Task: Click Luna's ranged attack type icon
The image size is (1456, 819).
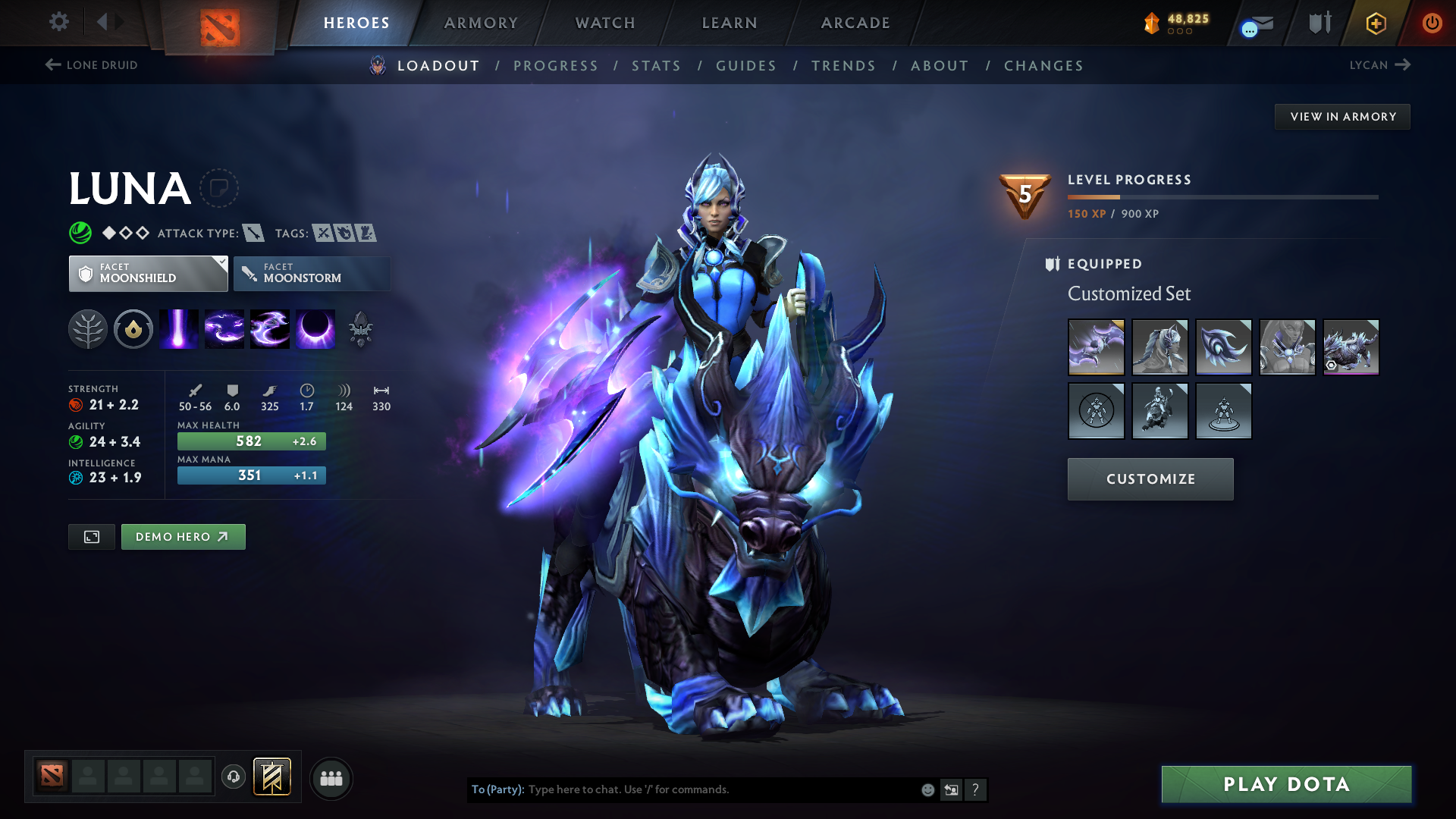Action: tap(253, 233)
